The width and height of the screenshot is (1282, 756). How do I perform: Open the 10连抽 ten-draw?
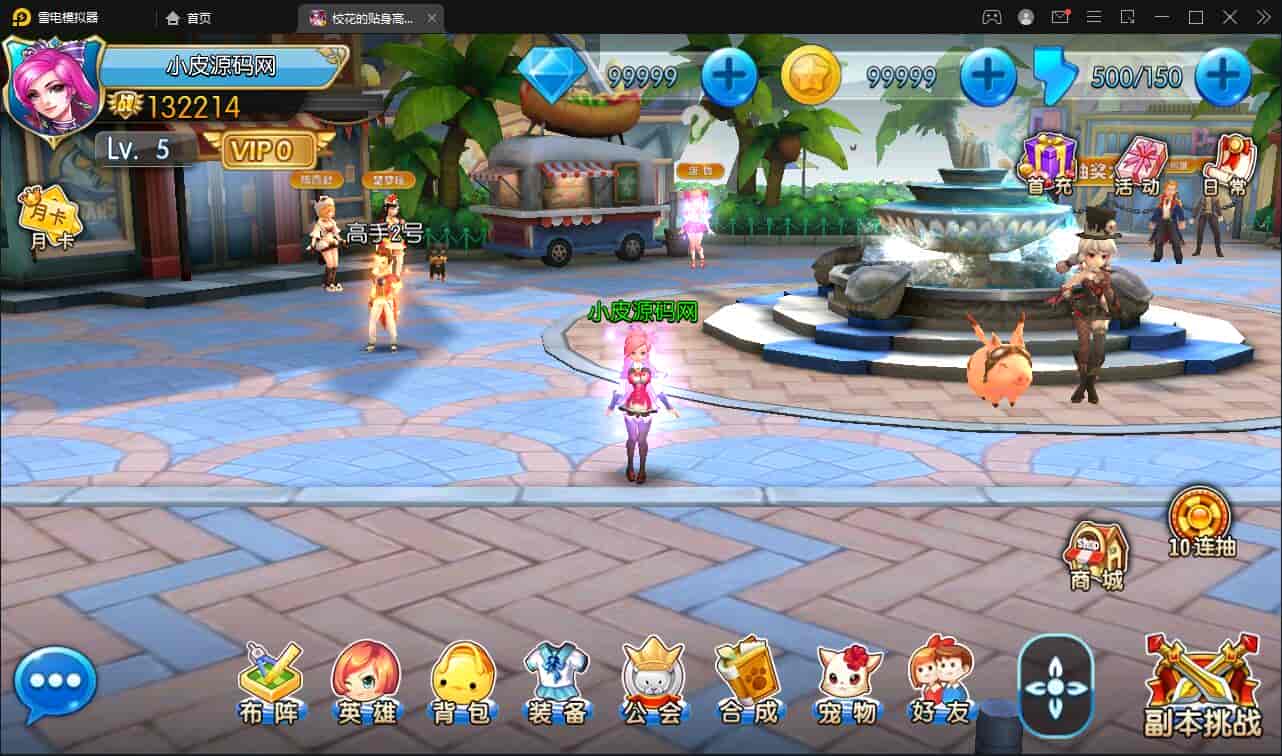coord(1201,520)
